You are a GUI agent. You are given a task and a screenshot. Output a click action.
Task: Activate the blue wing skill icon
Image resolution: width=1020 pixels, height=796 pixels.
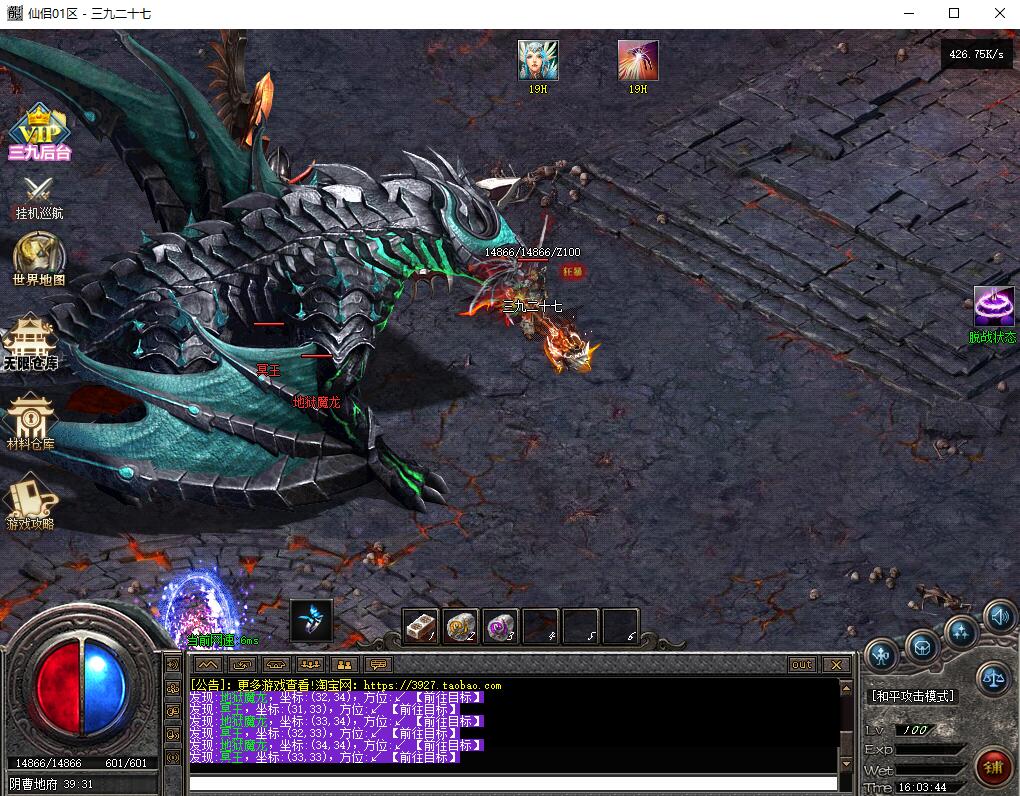coord(311,620)
